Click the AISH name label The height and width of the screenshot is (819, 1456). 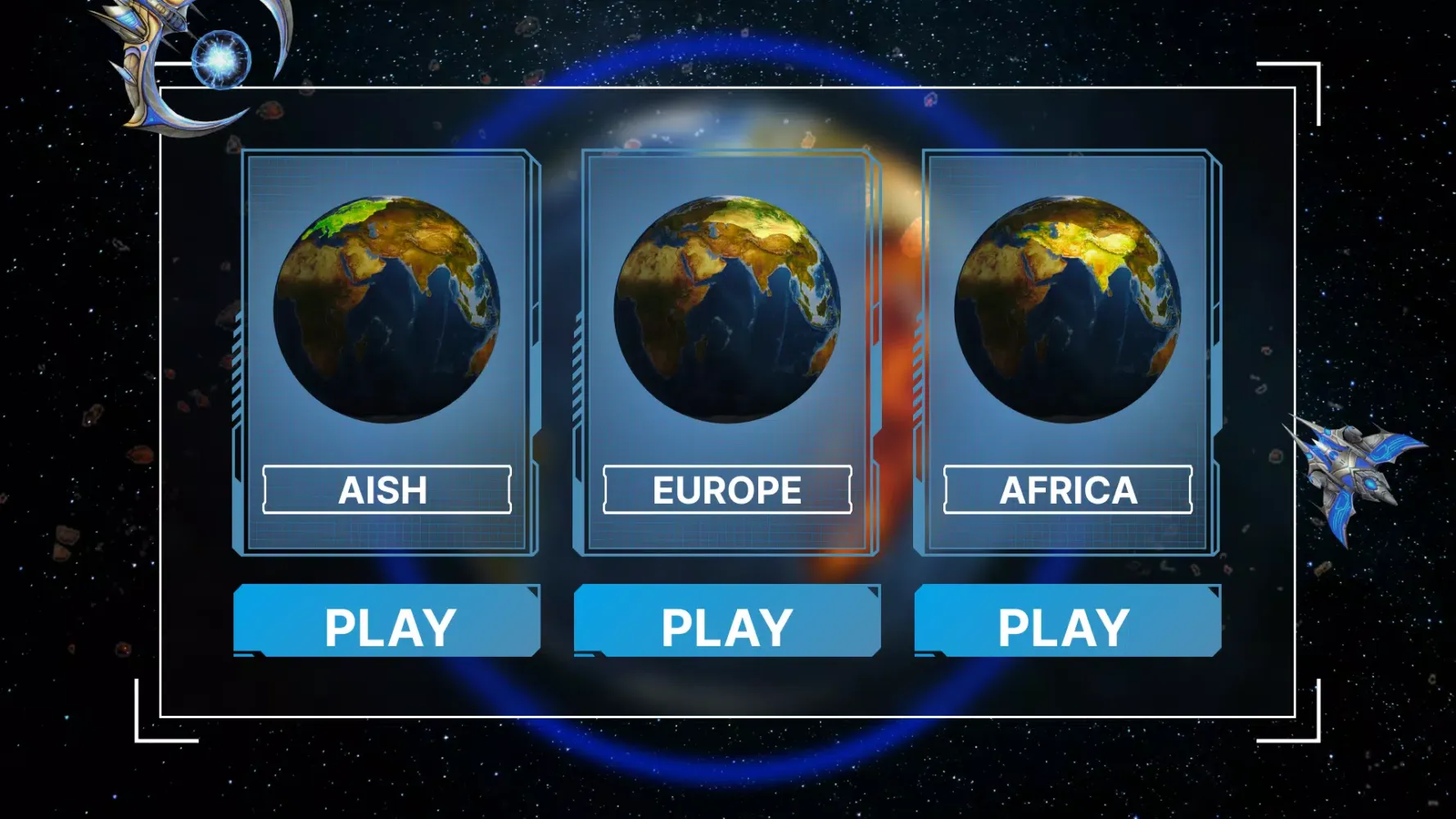click(386, 490)
